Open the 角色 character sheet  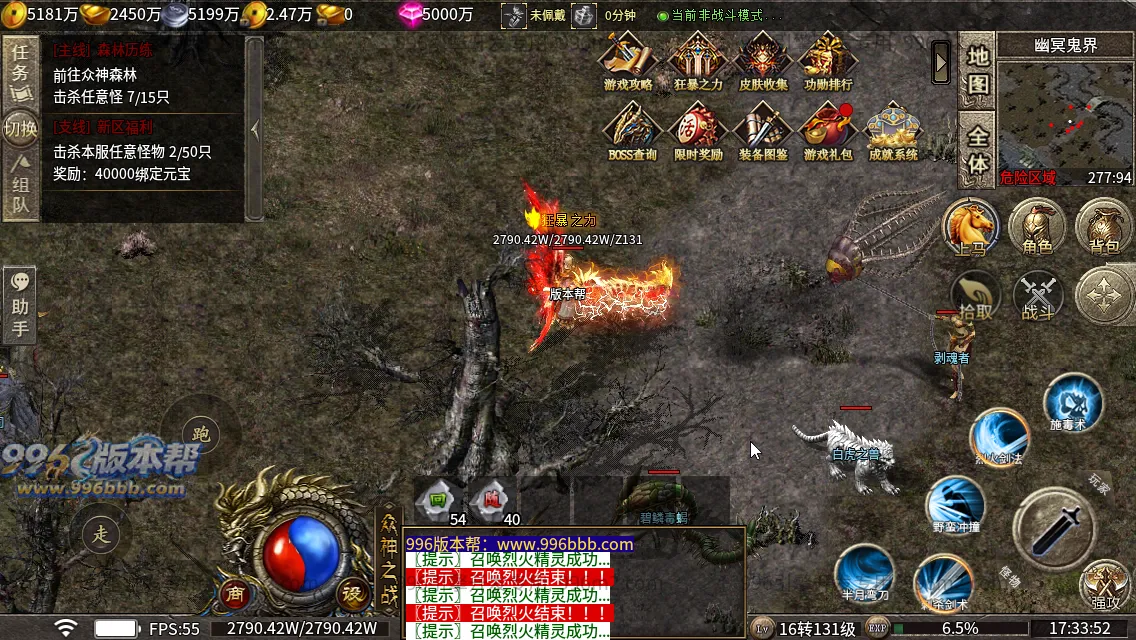coord(1036,225)
